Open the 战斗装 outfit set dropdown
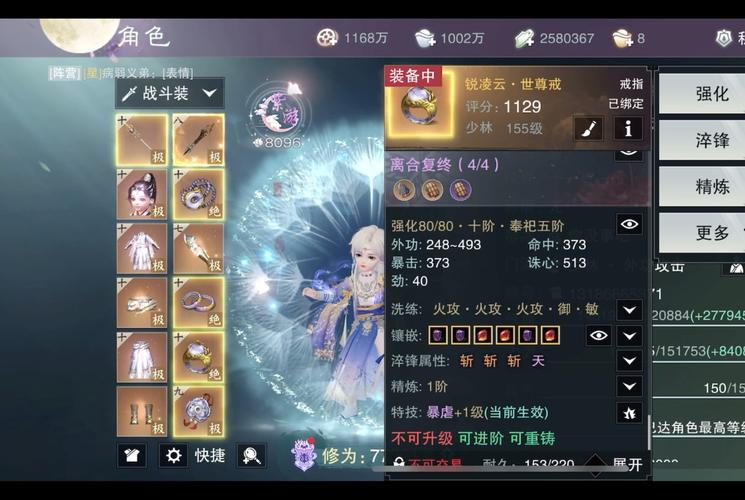745x500 pixels. click(x=169, y=93)
